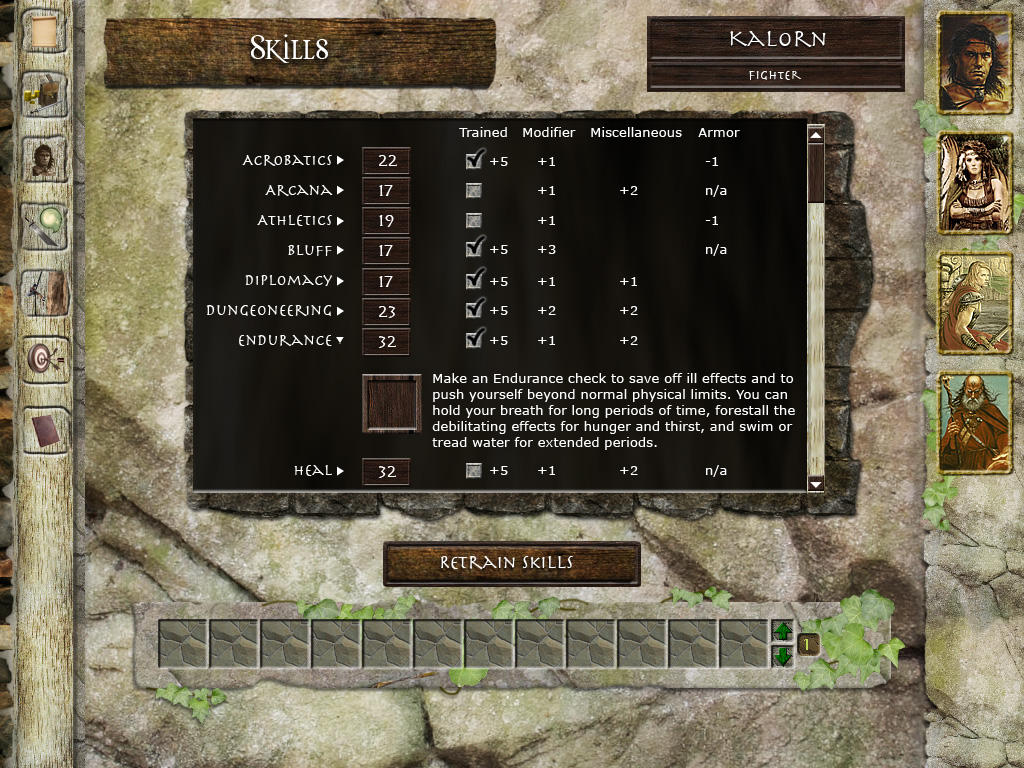1024x768 pixels.
Task: Select the red-haired swordsman party portrait
Action: click(x=974, y=304)
